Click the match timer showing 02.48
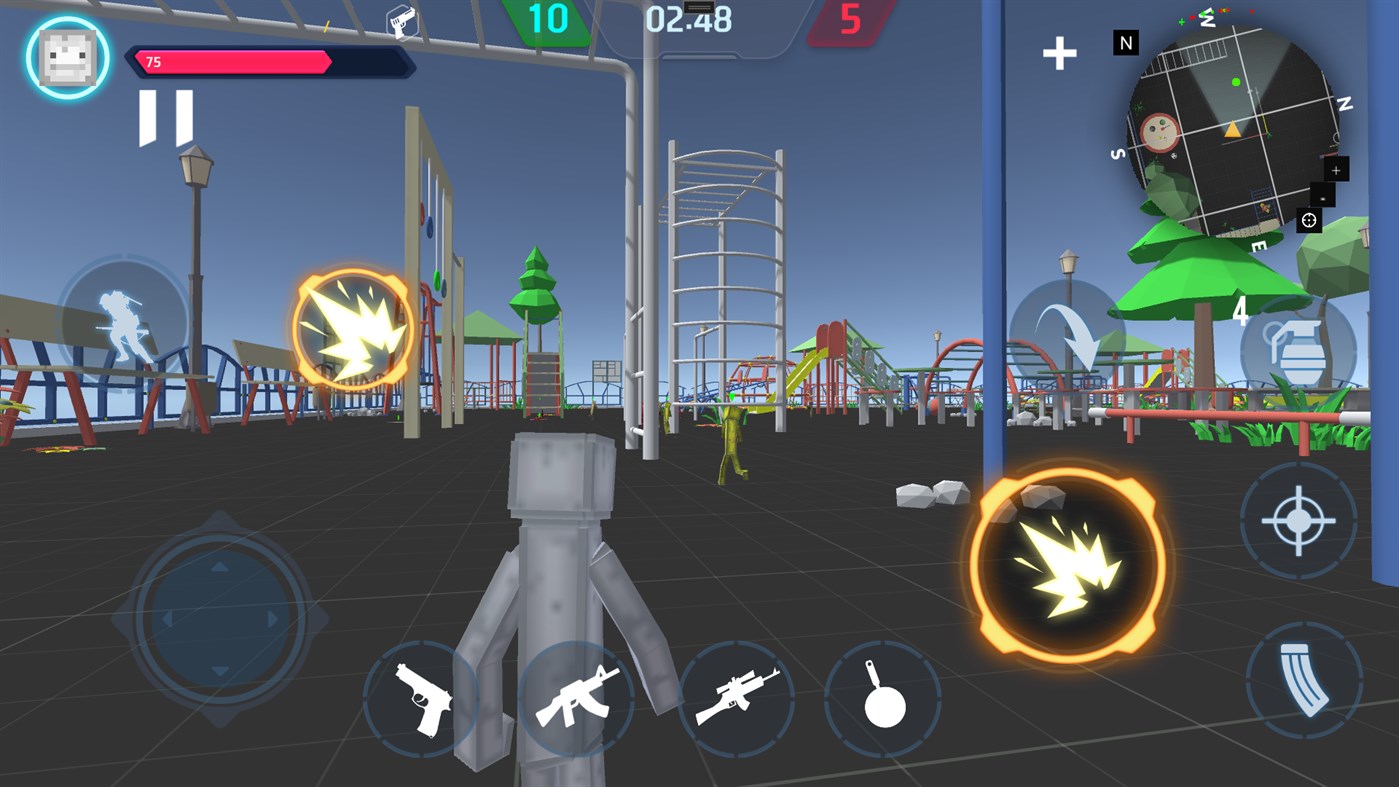The image size is (1399, 787). coord(689,20)
